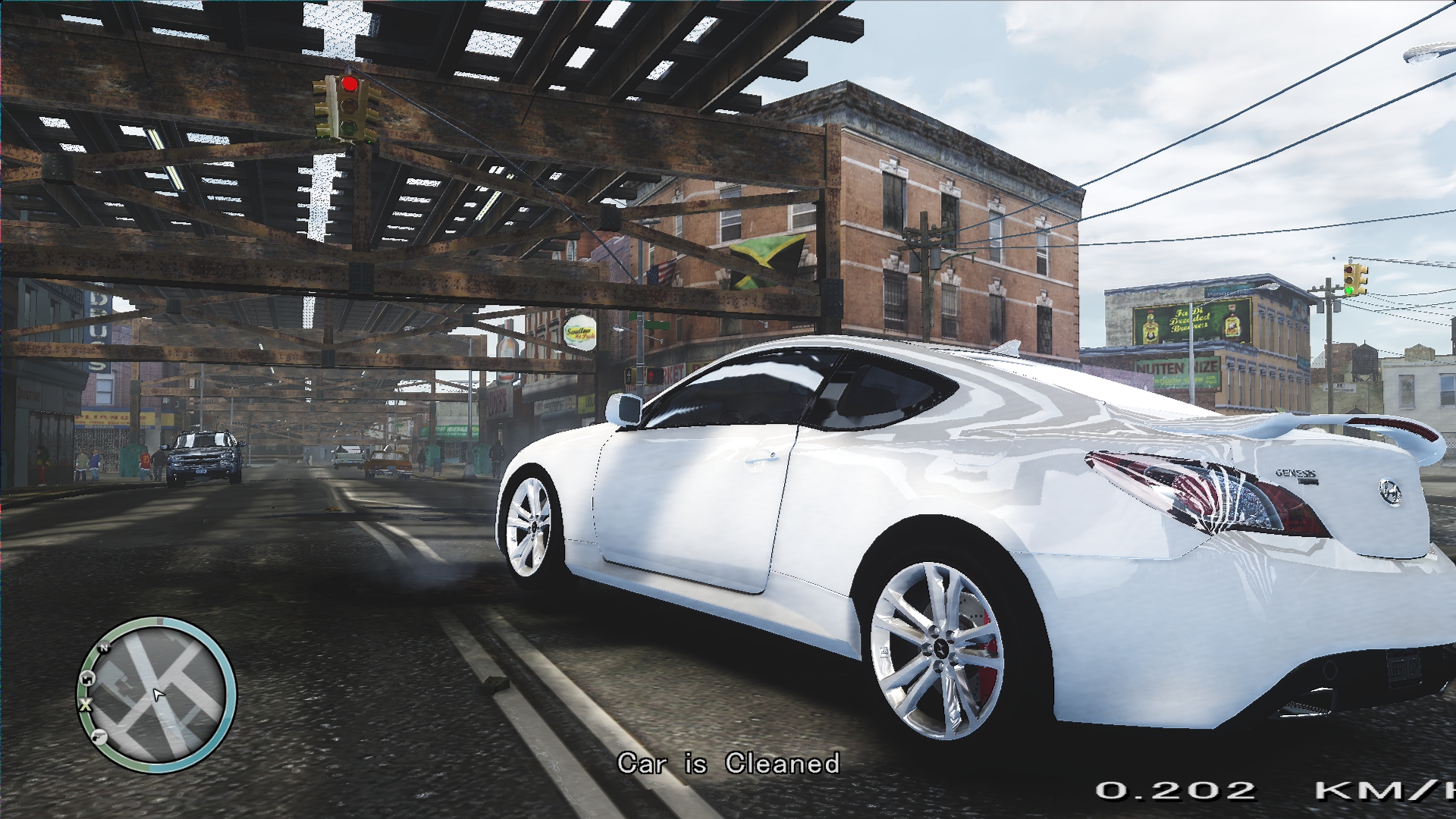
Task: Select the safehouse marker on the minimap
Action: 87,677
